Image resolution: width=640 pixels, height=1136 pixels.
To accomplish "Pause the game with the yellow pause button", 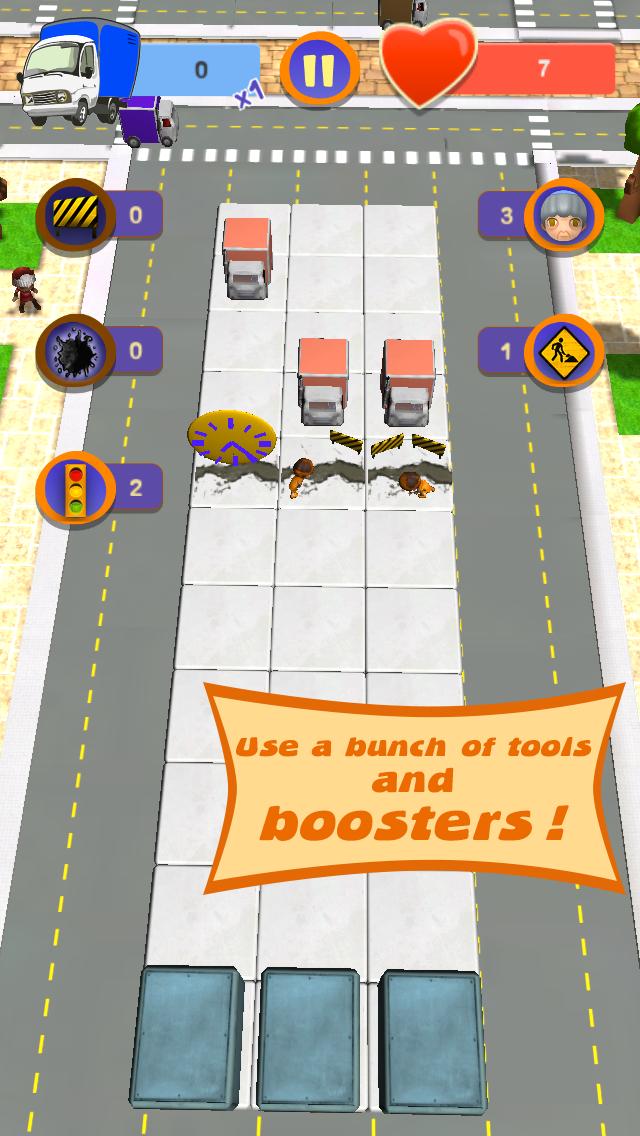I will [319, 70].
